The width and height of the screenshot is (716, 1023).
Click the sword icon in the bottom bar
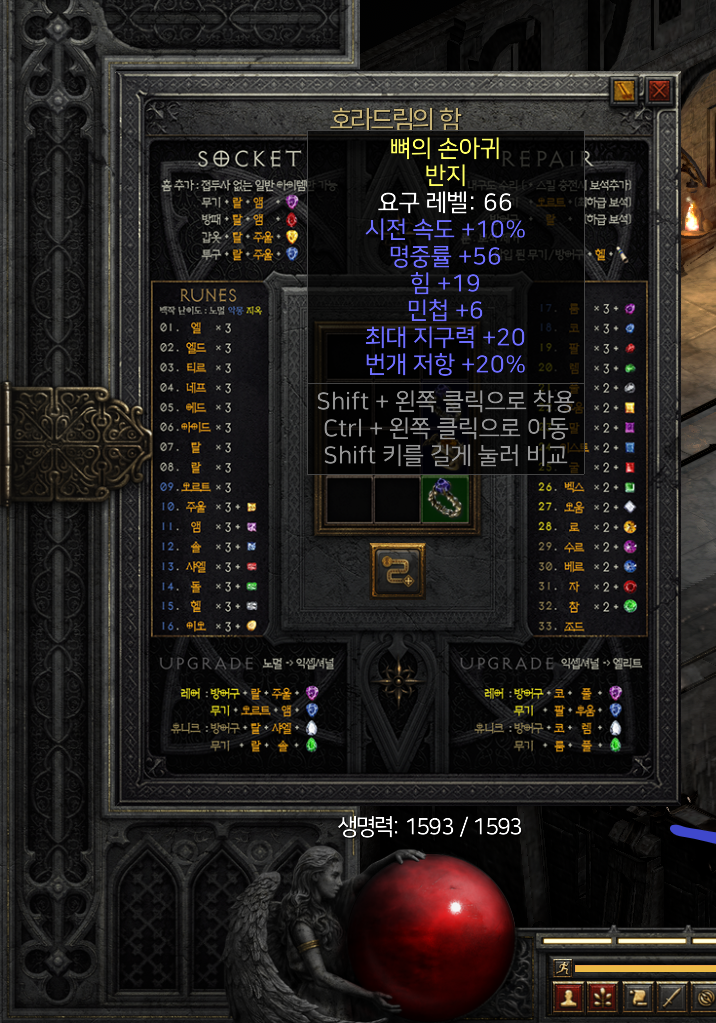tap(671, 998)
